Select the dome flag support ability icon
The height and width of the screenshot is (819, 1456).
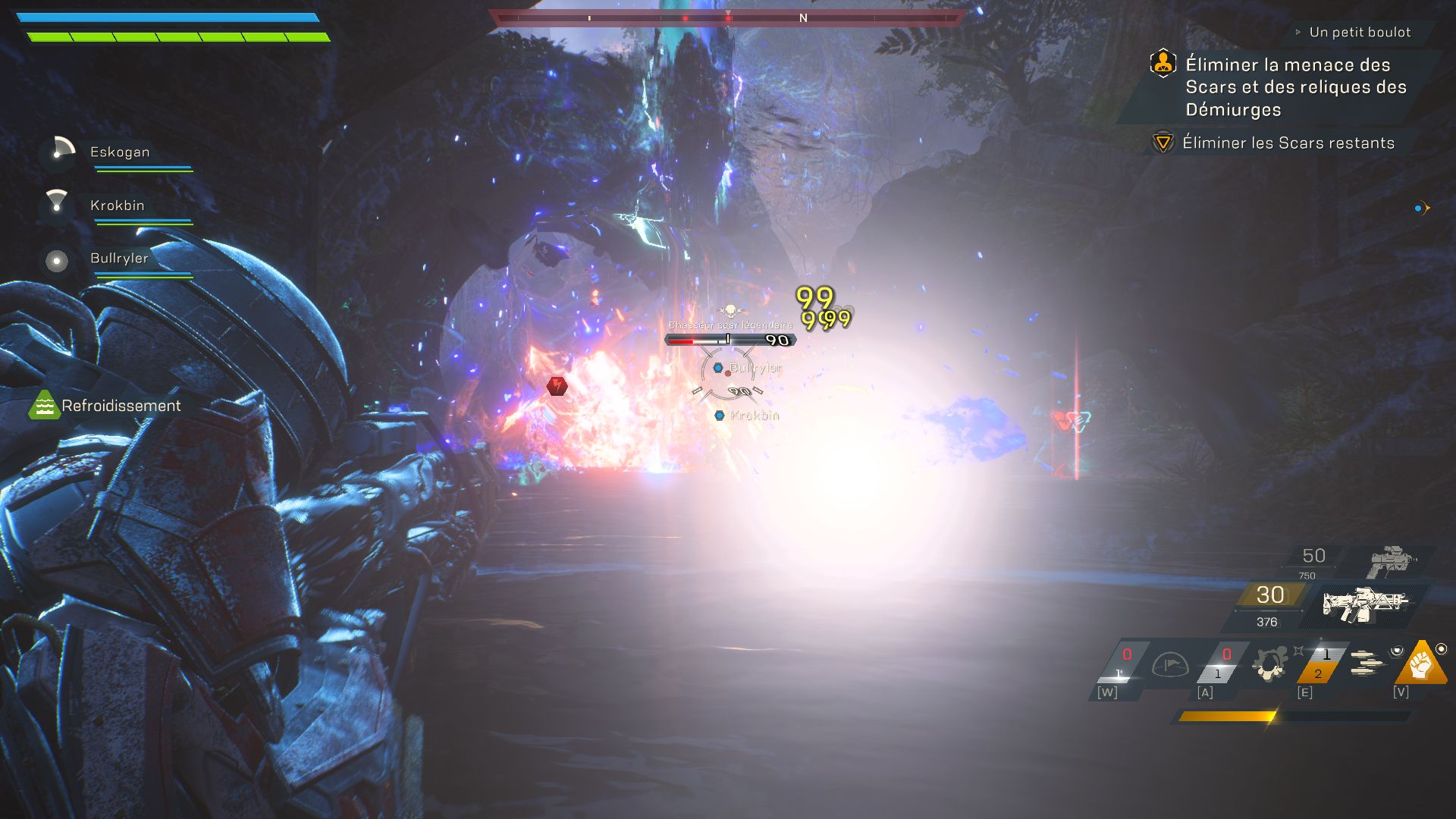click(x=1169, y=665)
